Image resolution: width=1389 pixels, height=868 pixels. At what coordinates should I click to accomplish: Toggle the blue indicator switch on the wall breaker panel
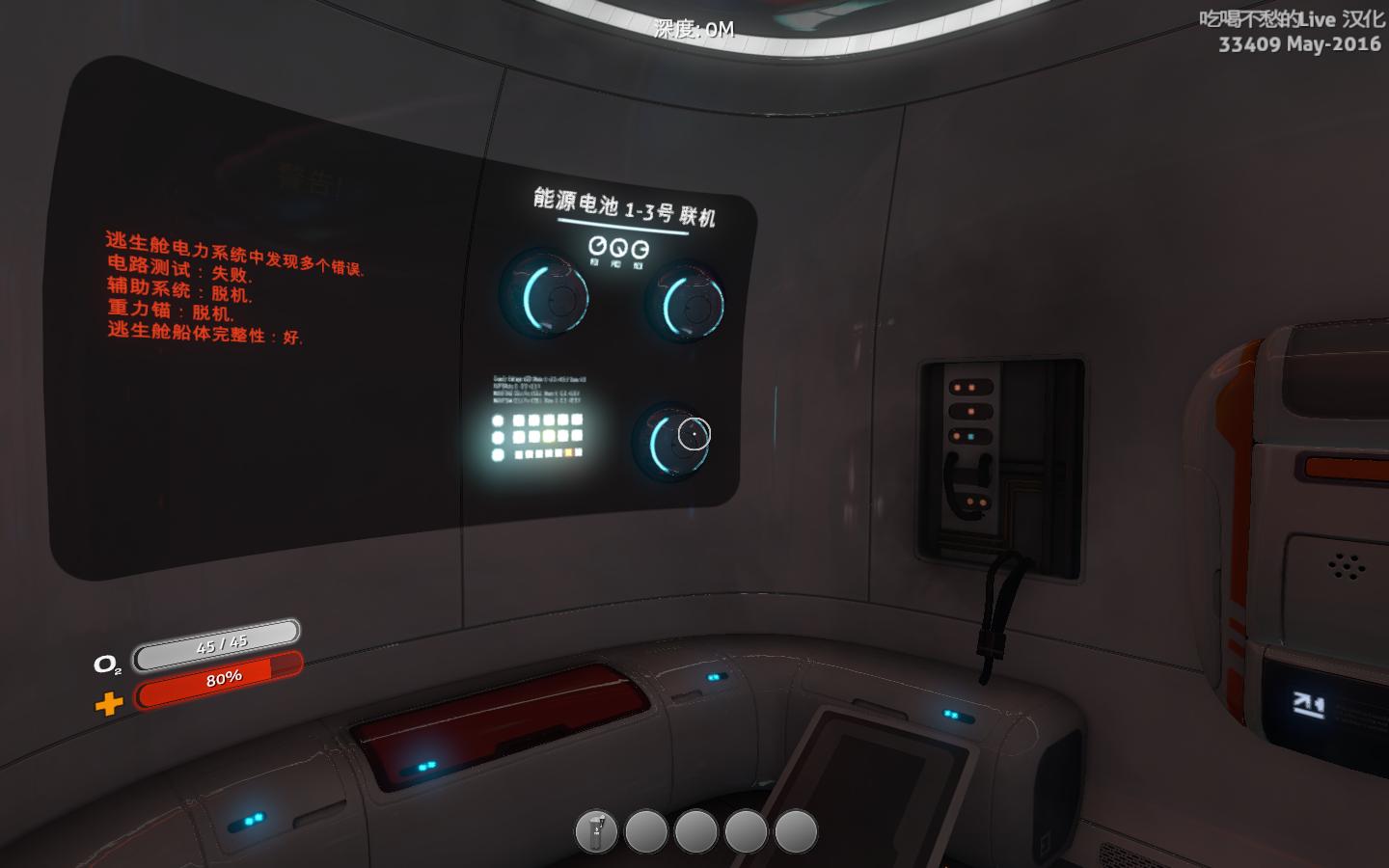970,437
